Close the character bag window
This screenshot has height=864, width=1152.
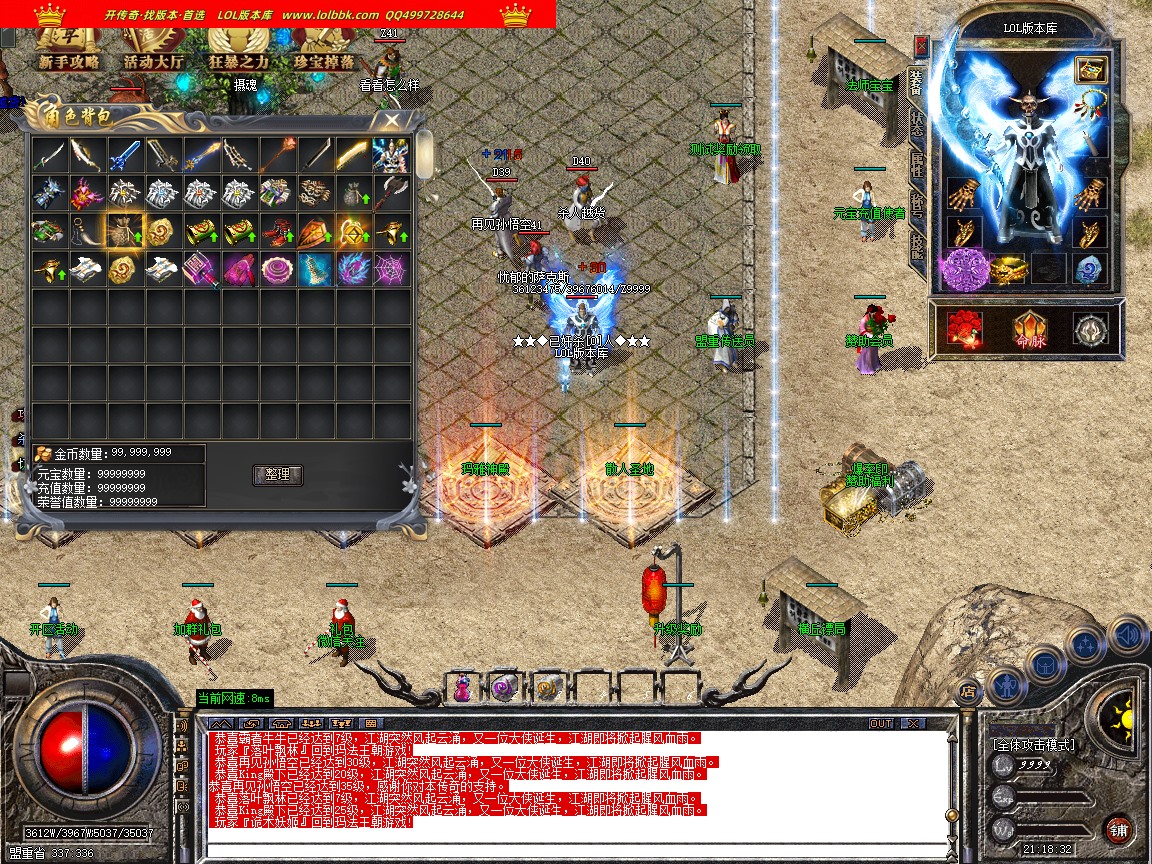click(x=391, y=121)
